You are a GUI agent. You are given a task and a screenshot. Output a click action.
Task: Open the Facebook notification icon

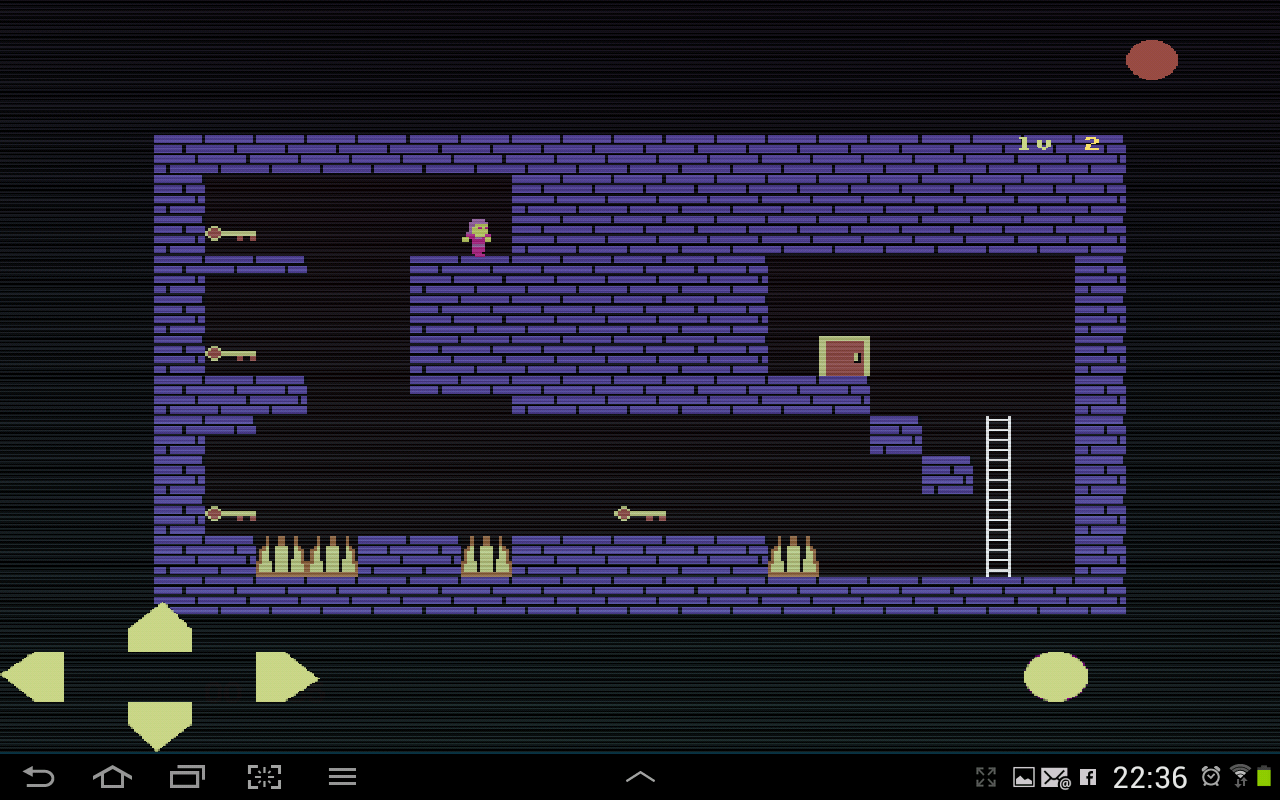1089,776
